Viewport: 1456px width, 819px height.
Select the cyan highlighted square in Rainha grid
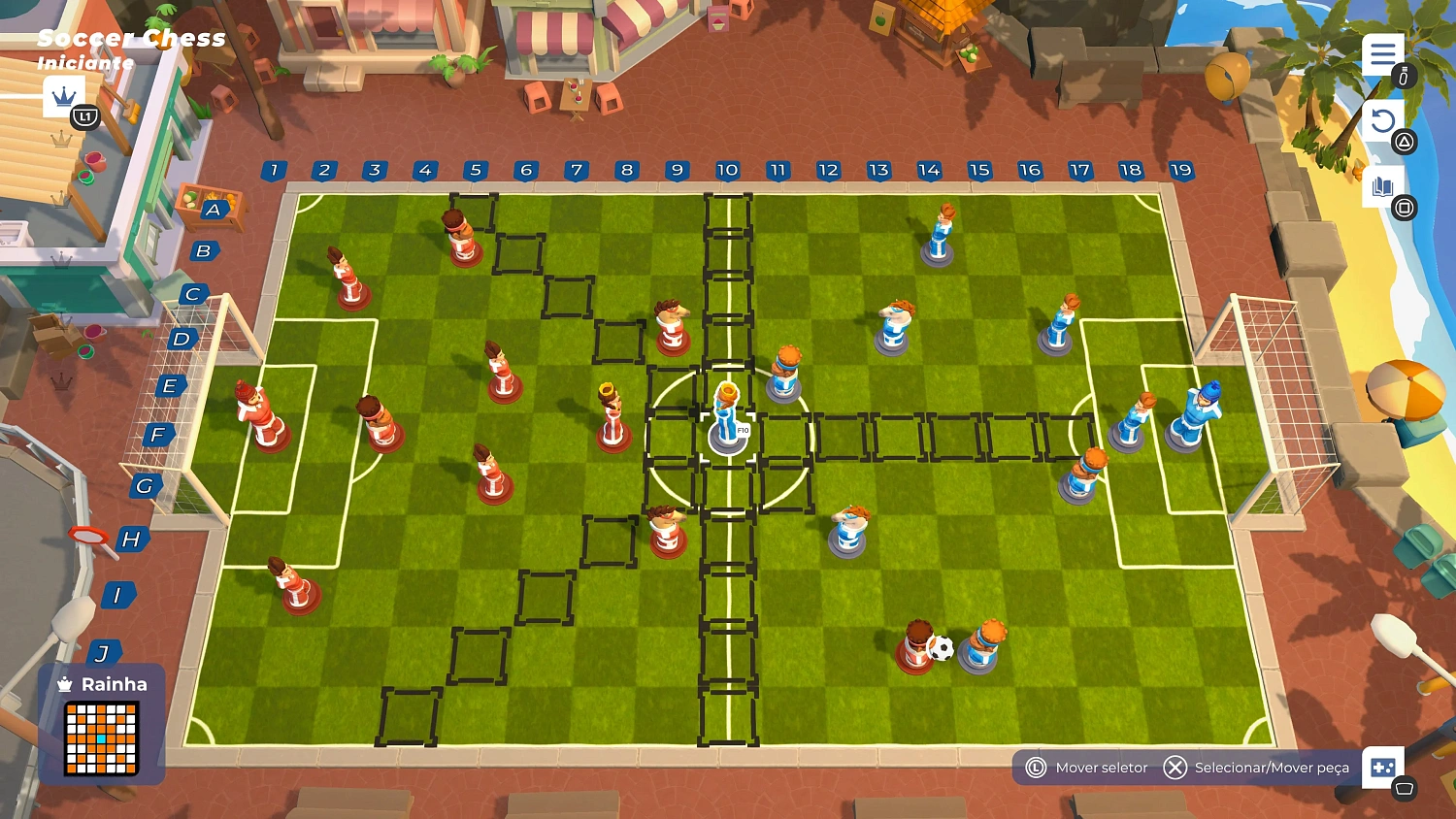101,738
